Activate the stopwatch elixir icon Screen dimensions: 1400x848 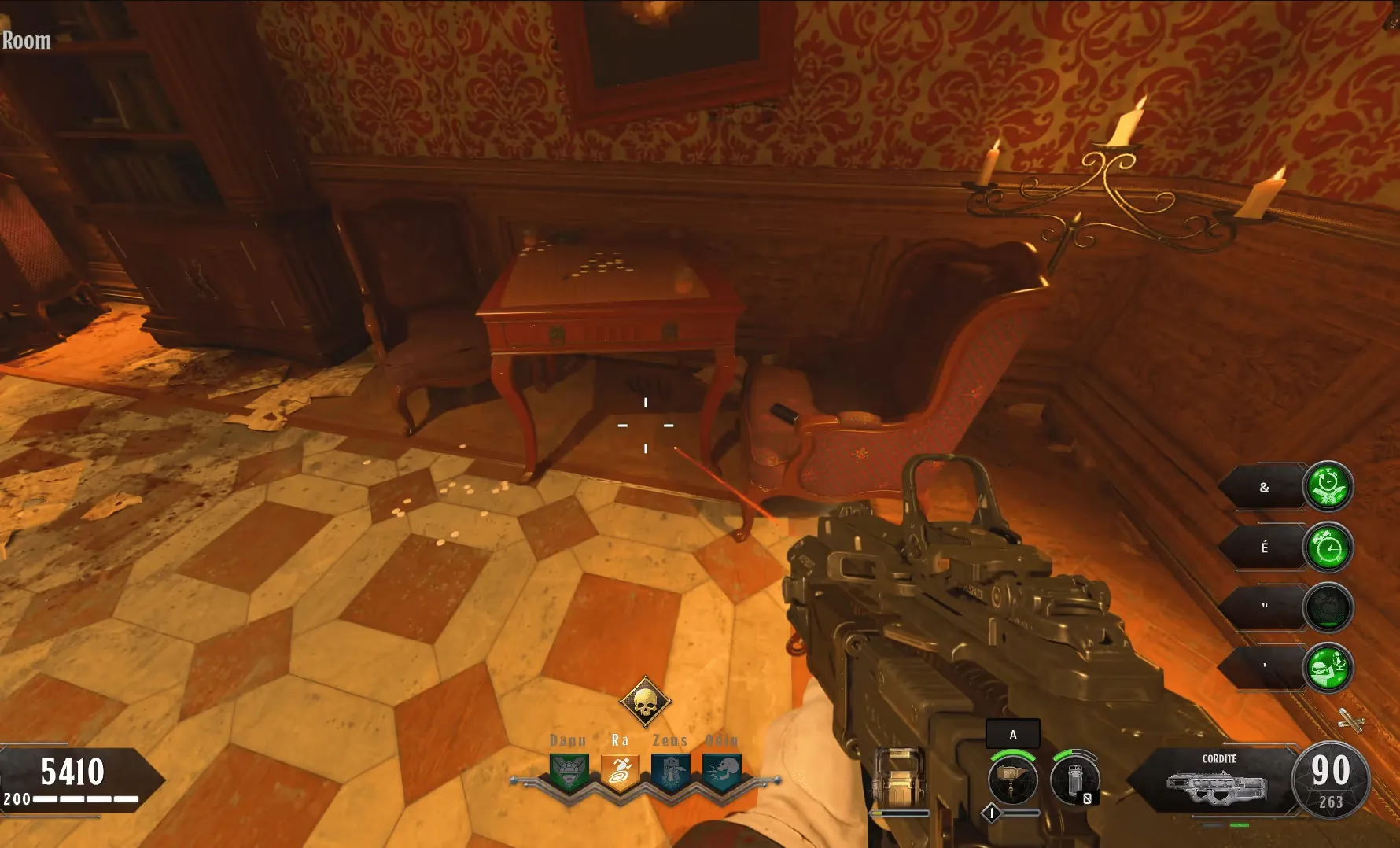(x=1328, y=486)
